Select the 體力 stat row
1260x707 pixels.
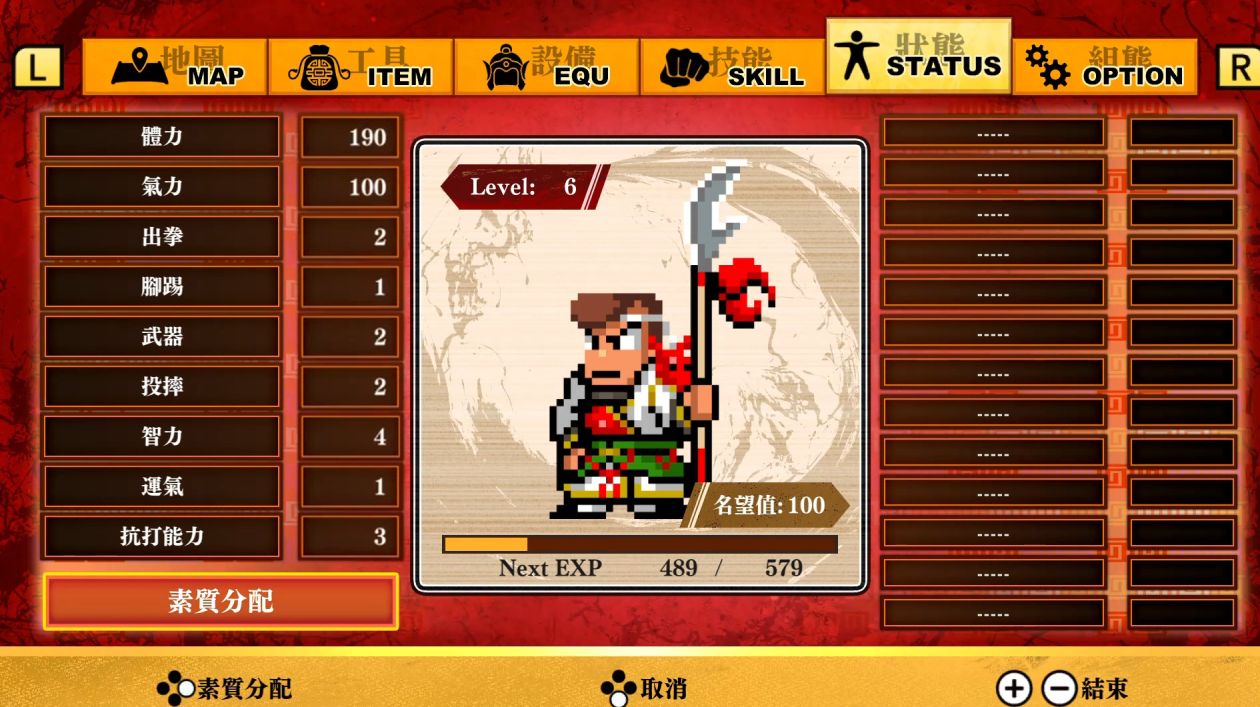point(162,137)
